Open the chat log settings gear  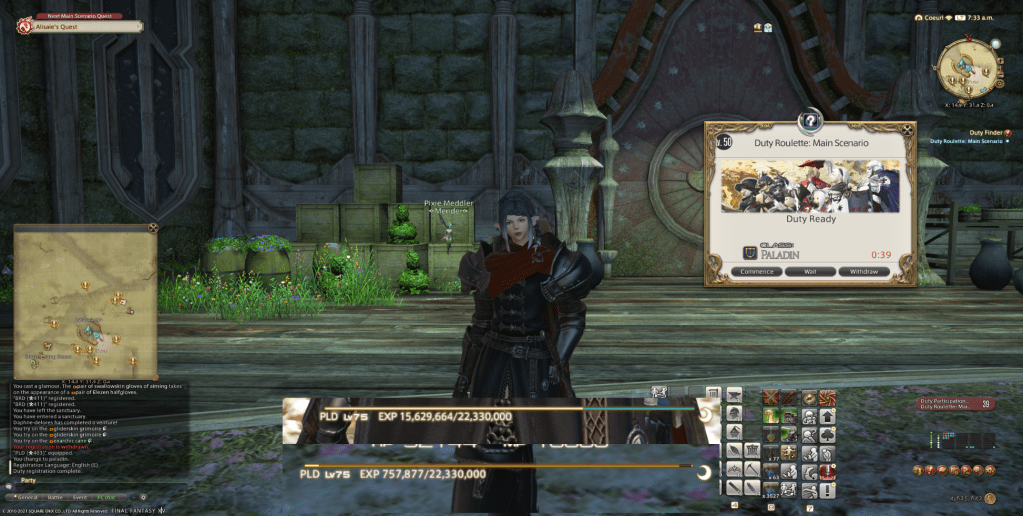[x=143, y=496]
